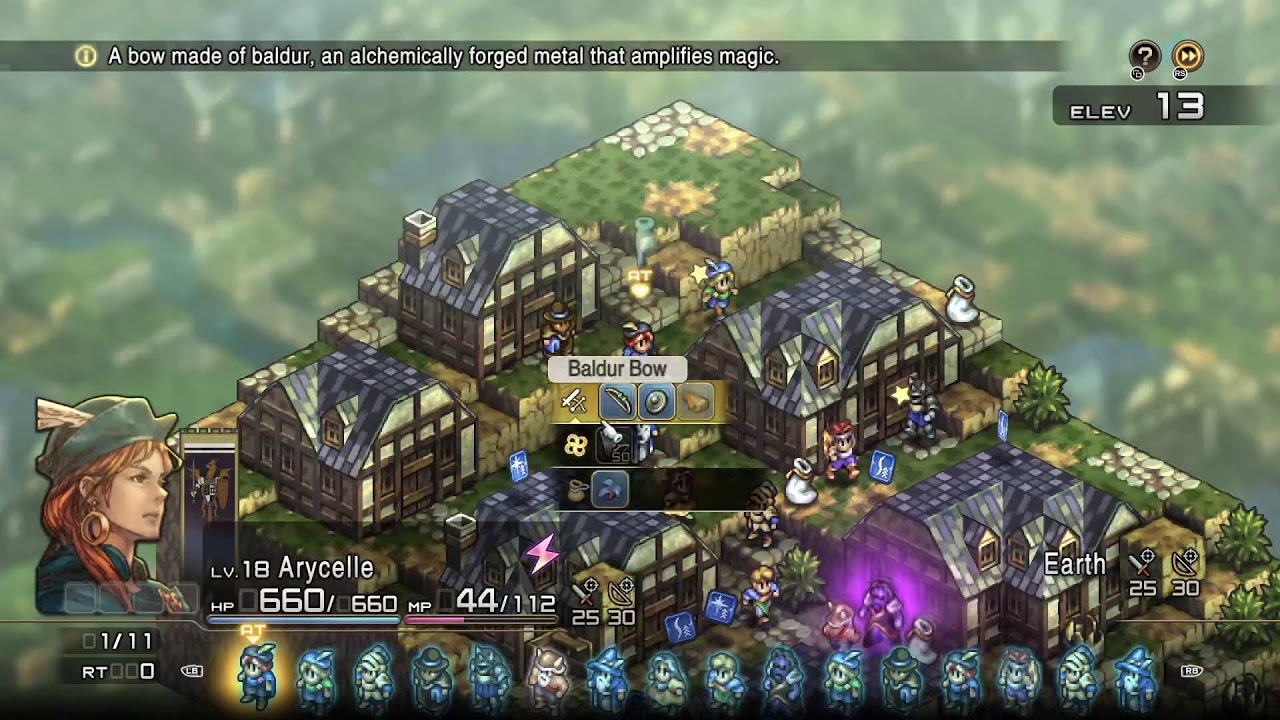Pick the greyed-out bare fist attack icon

coord(697,402)
